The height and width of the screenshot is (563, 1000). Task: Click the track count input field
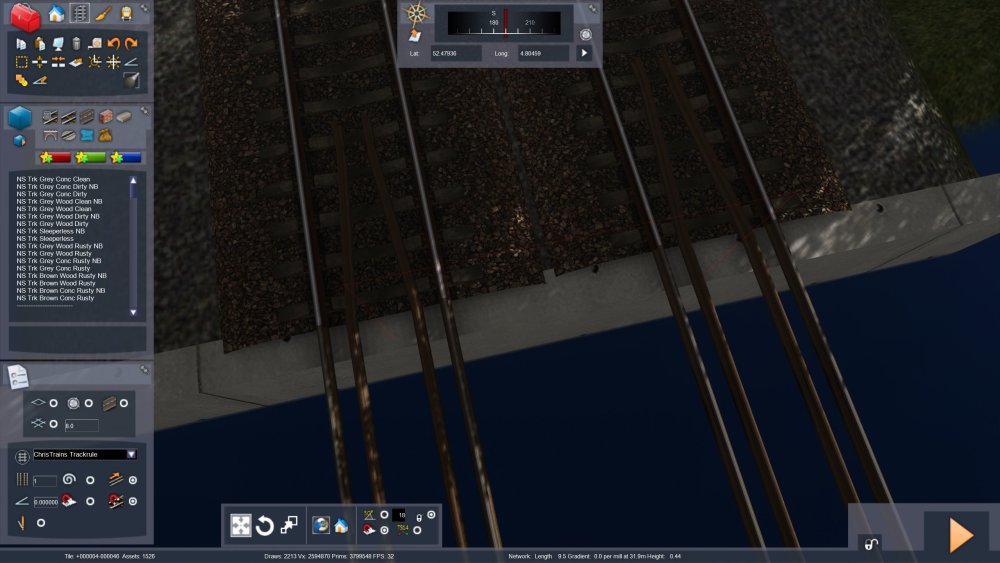[45, 481]
